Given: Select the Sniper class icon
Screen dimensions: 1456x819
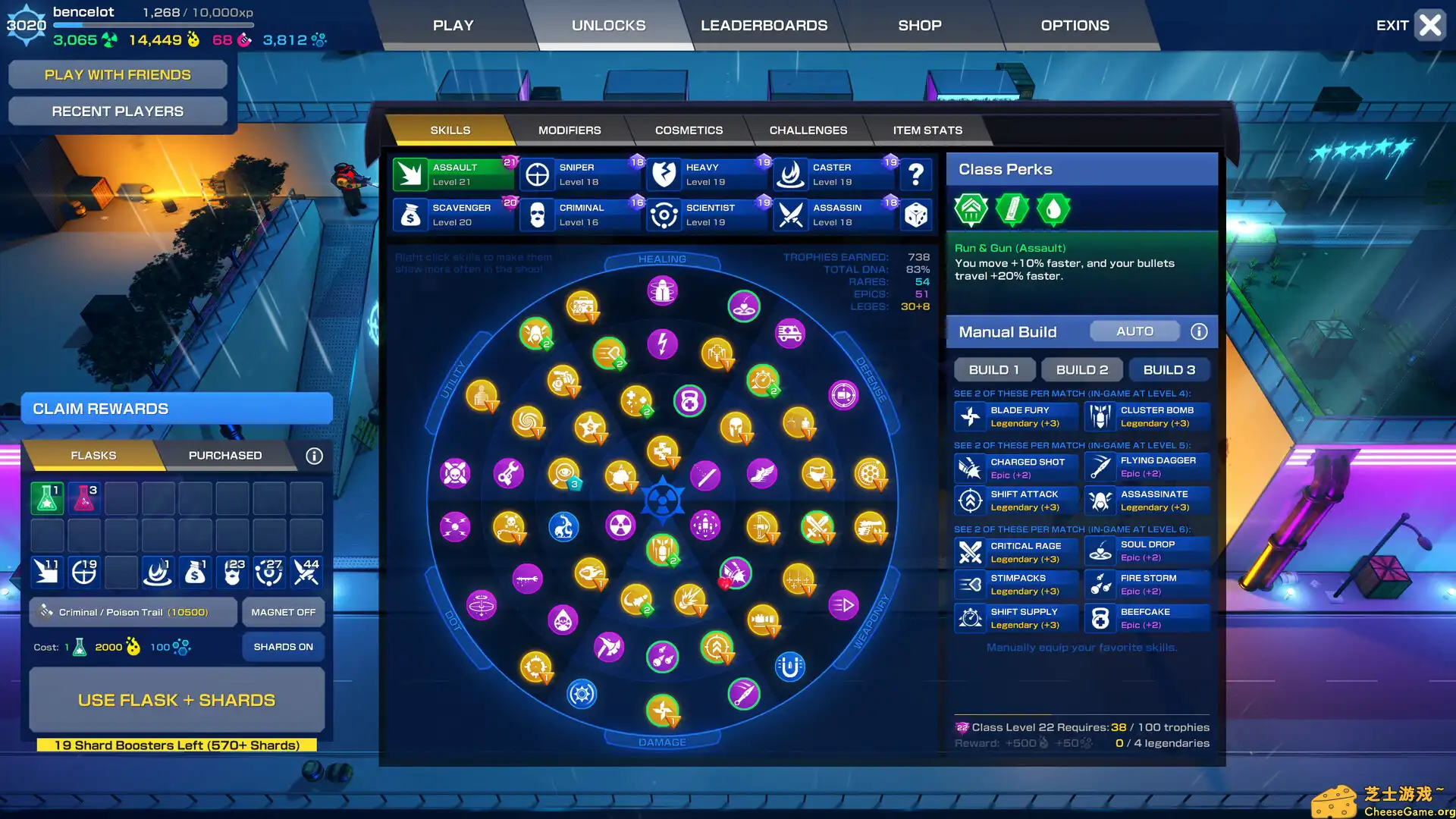Looking at the screenshot, I should 538,174.
